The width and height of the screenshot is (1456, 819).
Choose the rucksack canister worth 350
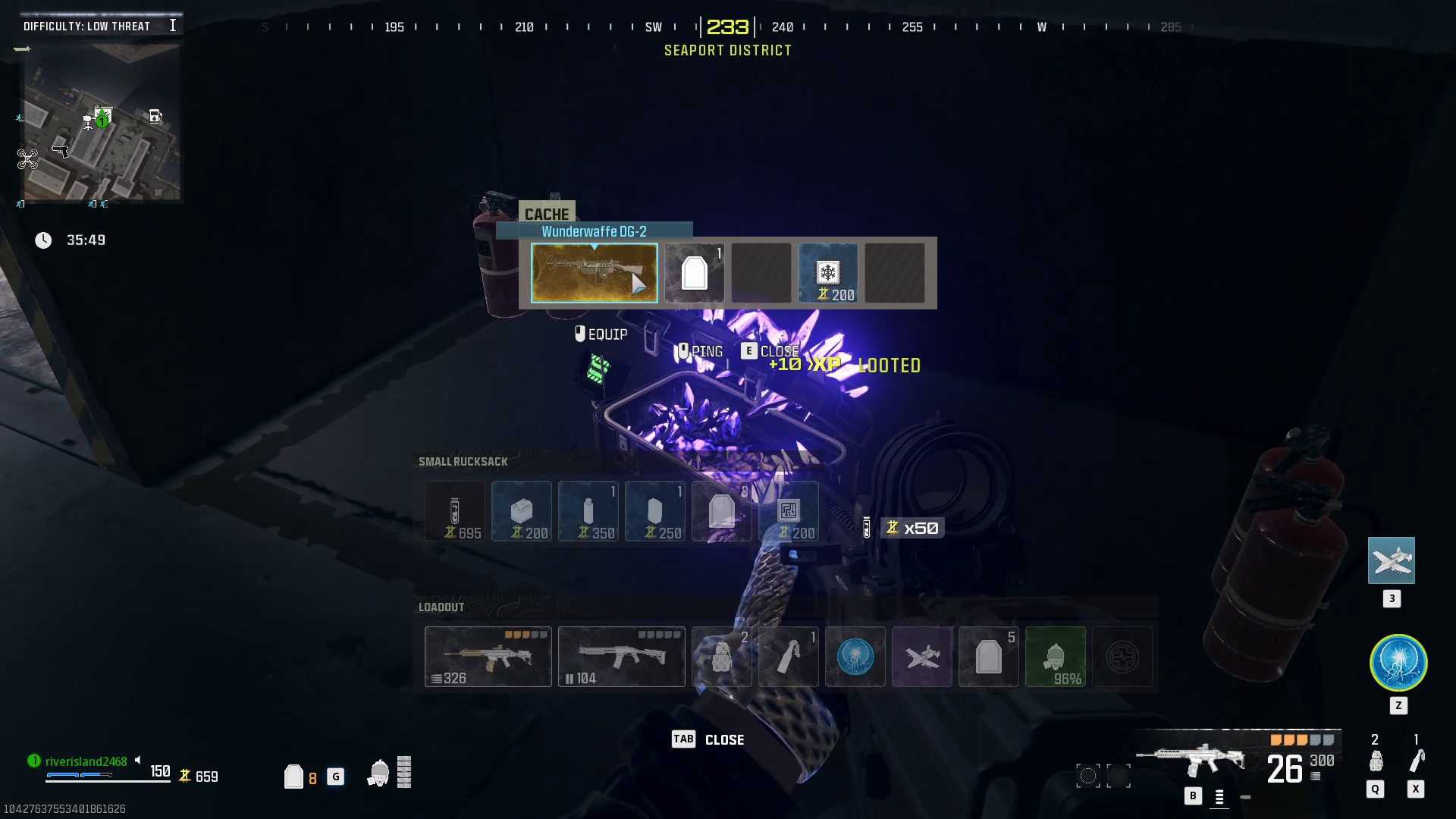point(588,511)
